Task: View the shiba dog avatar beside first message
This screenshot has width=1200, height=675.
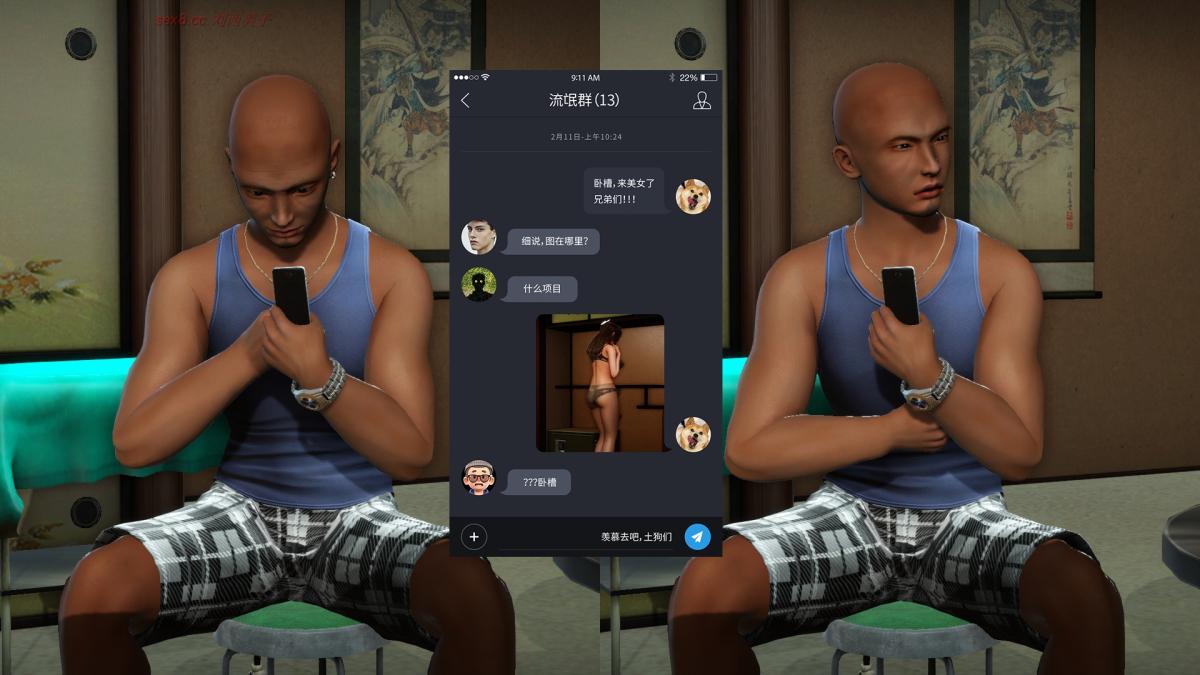Action: coord(693,196)
